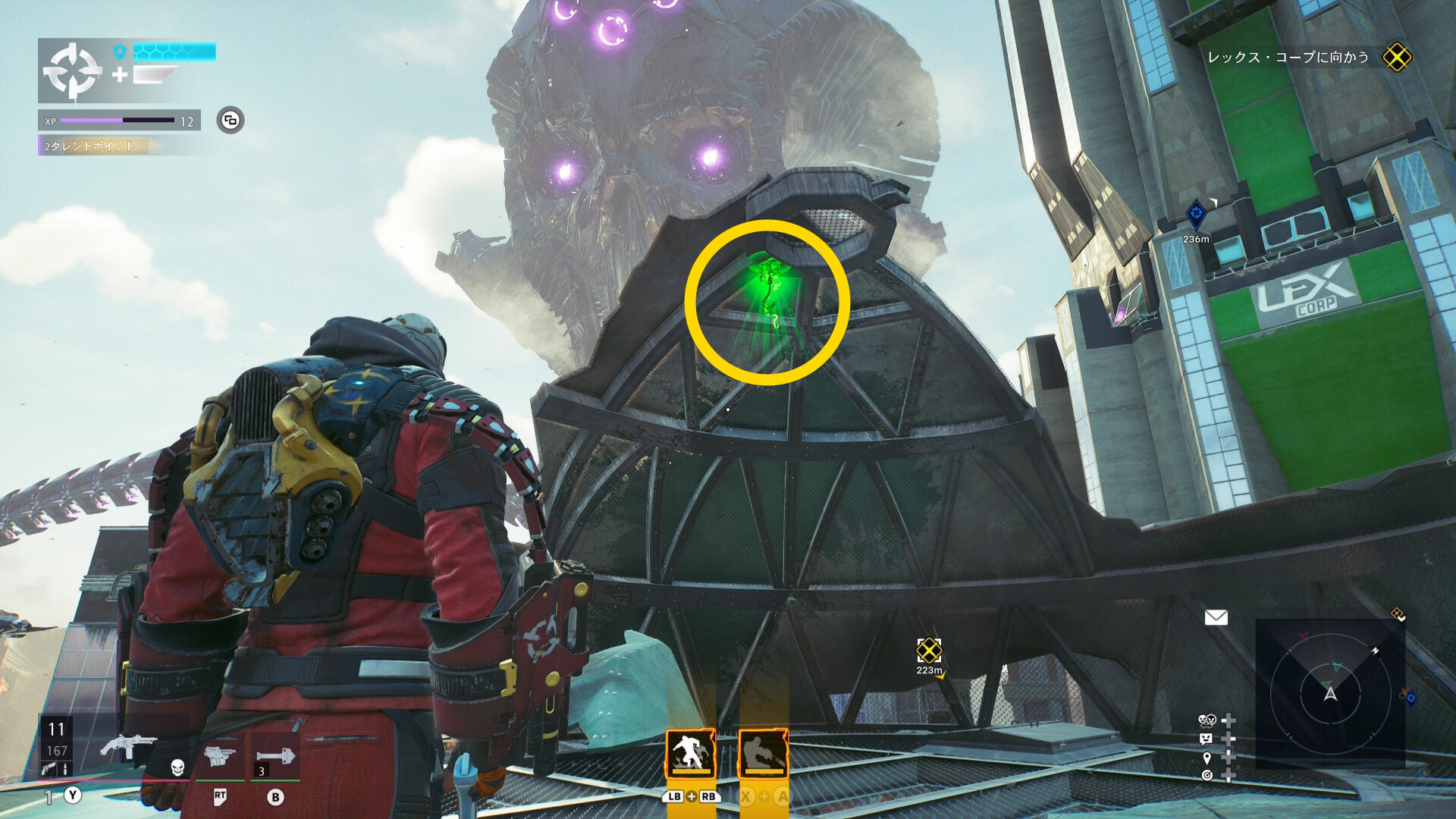
Task: Select the blue waypoint marker at 236m
Action: [1196, 215]
